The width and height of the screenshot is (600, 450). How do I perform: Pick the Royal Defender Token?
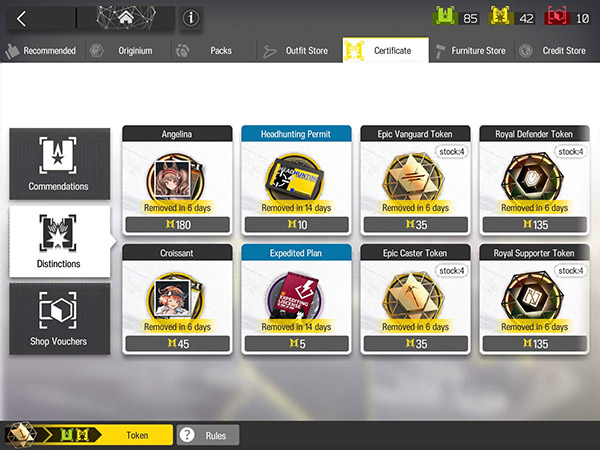(533, 179)
